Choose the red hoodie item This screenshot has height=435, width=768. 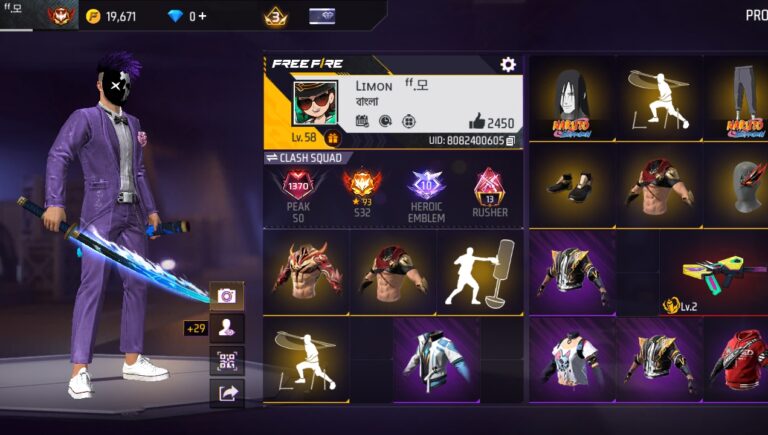(x=742, y=359)
